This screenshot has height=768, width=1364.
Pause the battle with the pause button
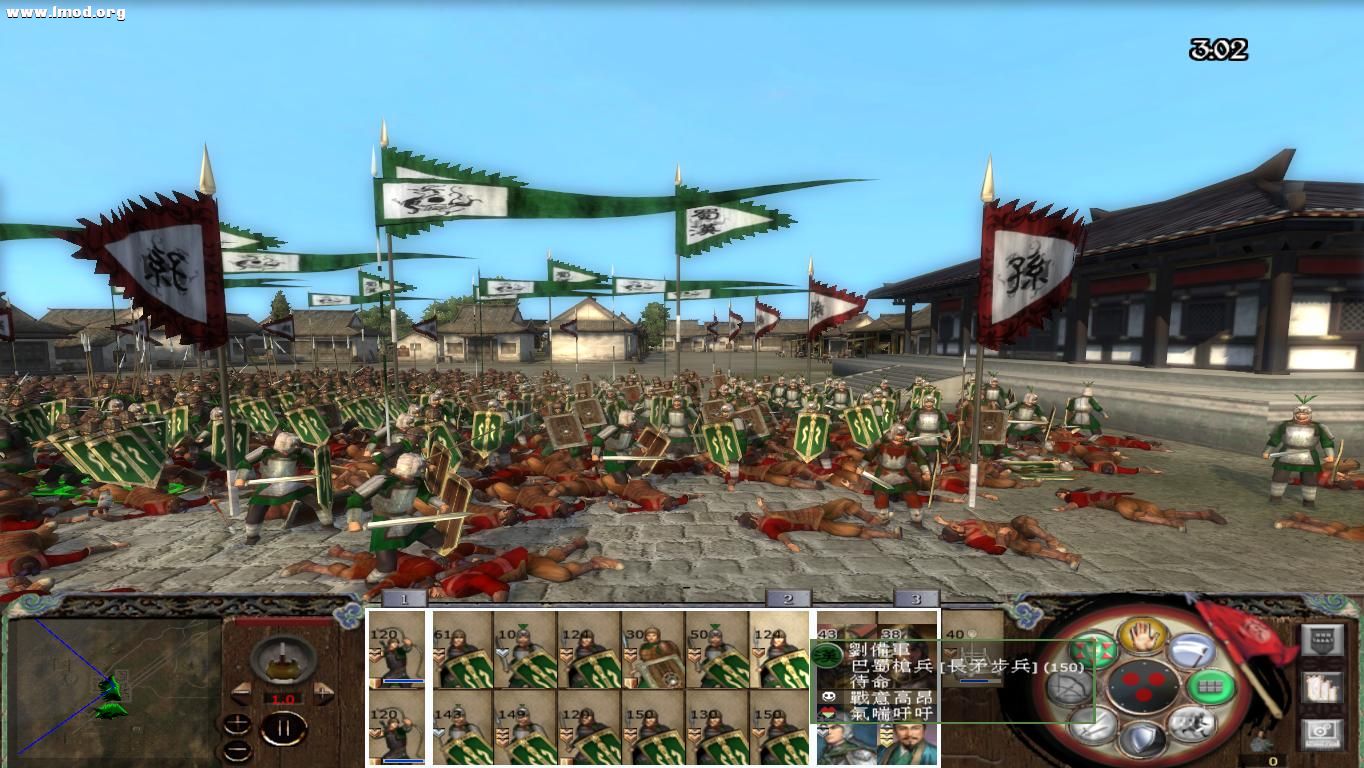[285, 729]
